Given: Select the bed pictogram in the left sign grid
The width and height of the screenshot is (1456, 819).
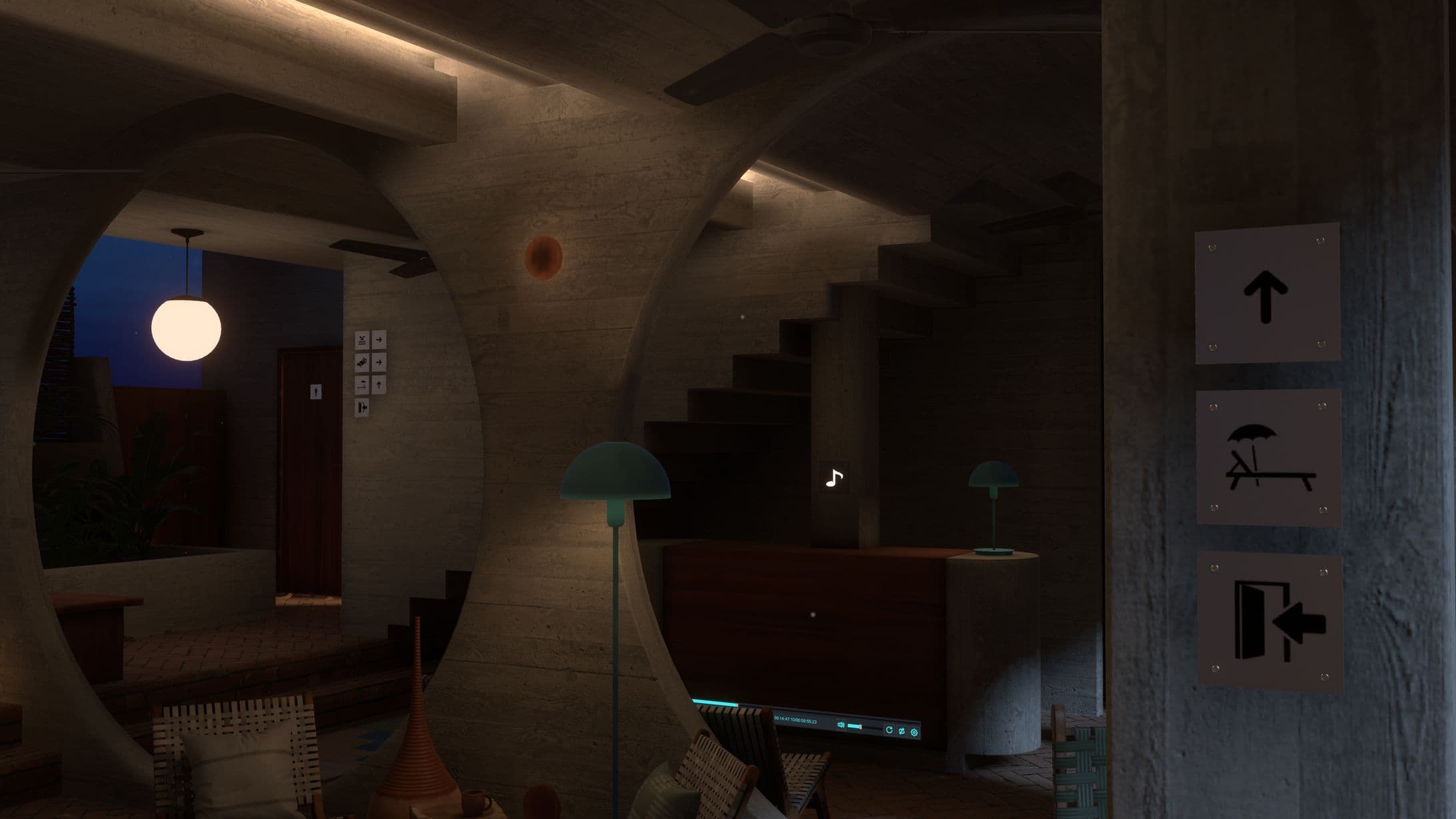Looking at the screenshot, I should (x=361, y=362).
